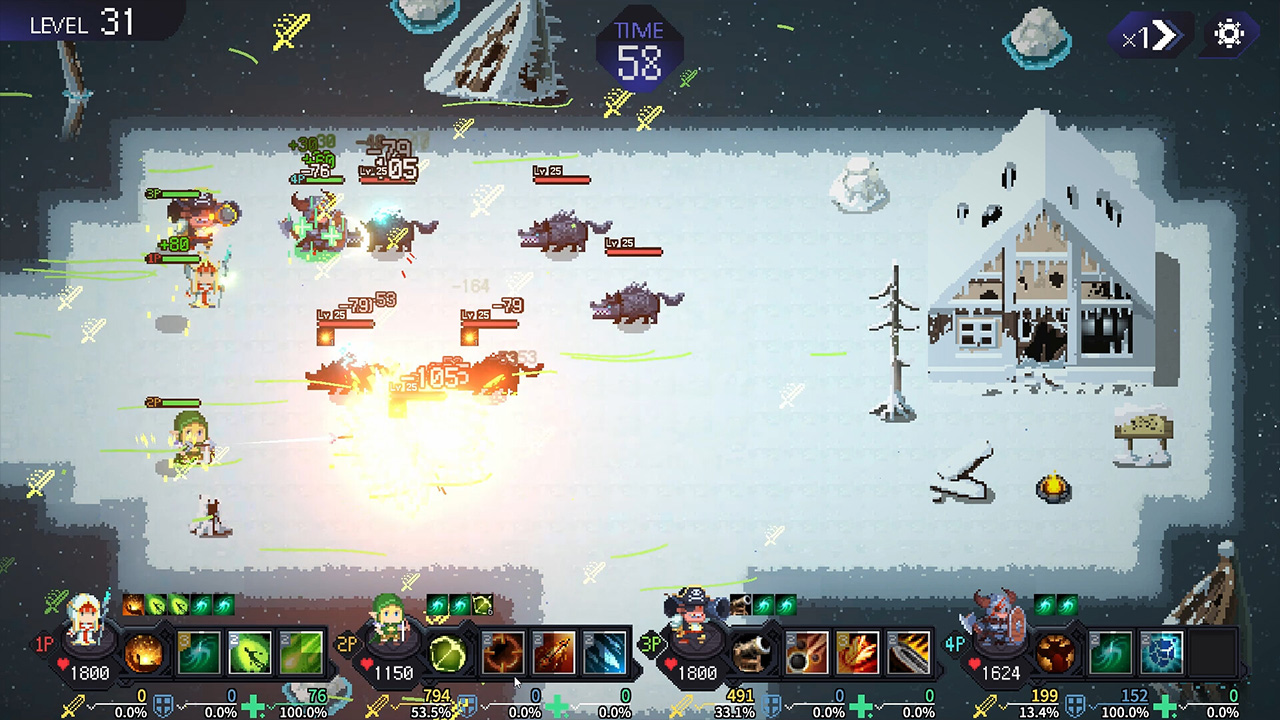Select 1P's green dash skill icon

[x=304, y=655]
